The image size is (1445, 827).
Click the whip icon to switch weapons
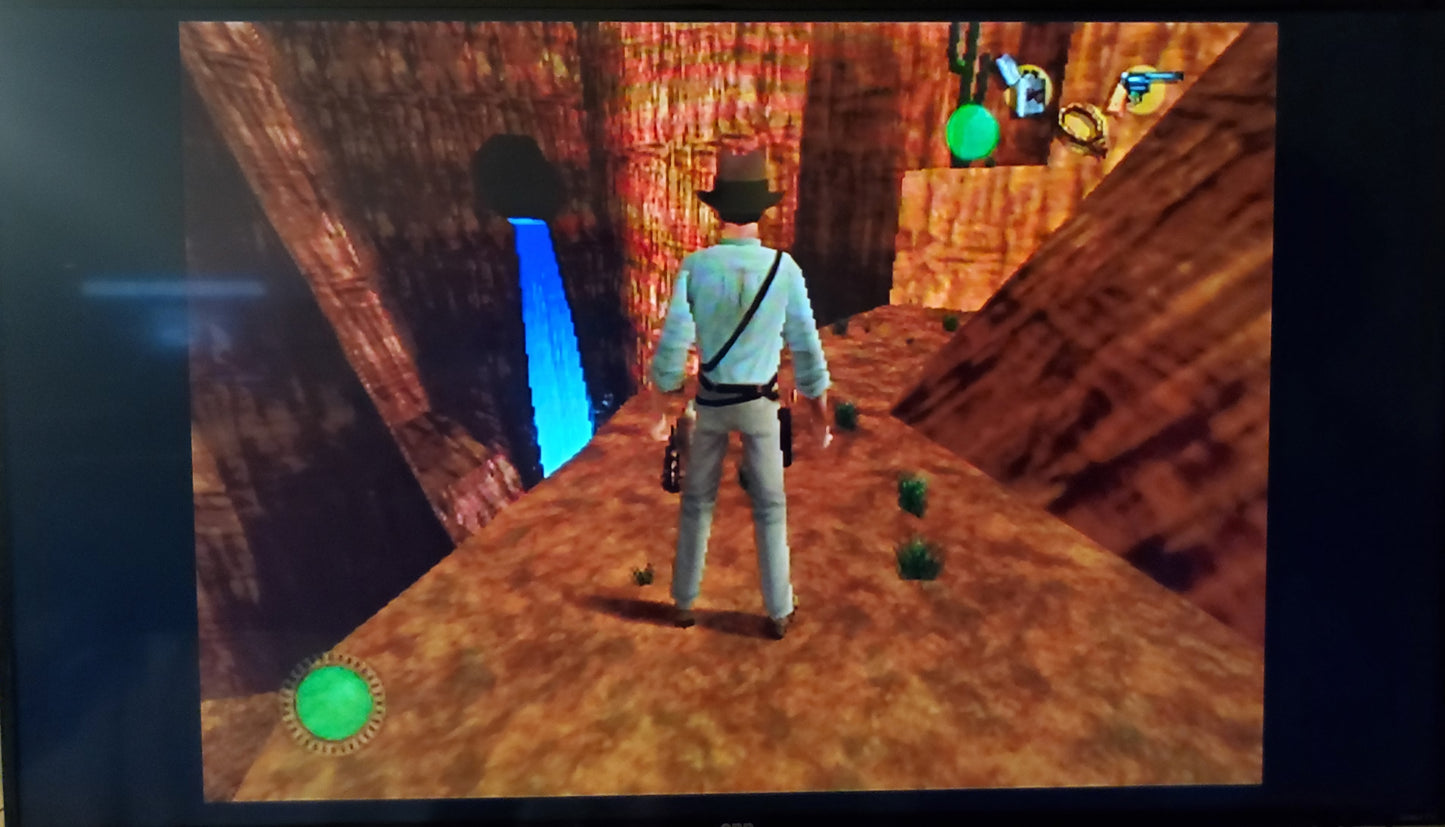pyautogui.click(x=1082, y=124)
